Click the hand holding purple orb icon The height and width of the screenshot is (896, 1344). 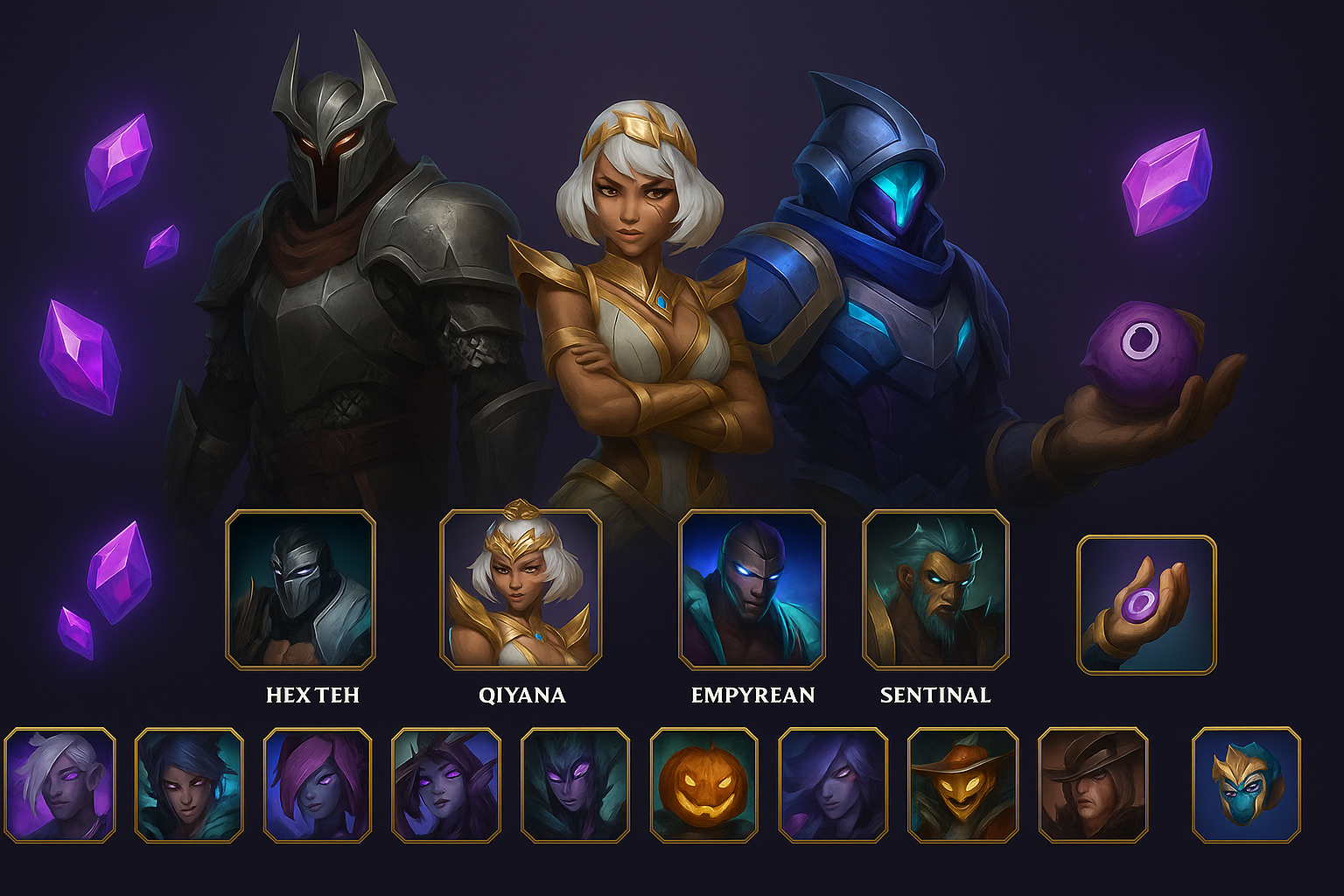(x=1146, y=605)
